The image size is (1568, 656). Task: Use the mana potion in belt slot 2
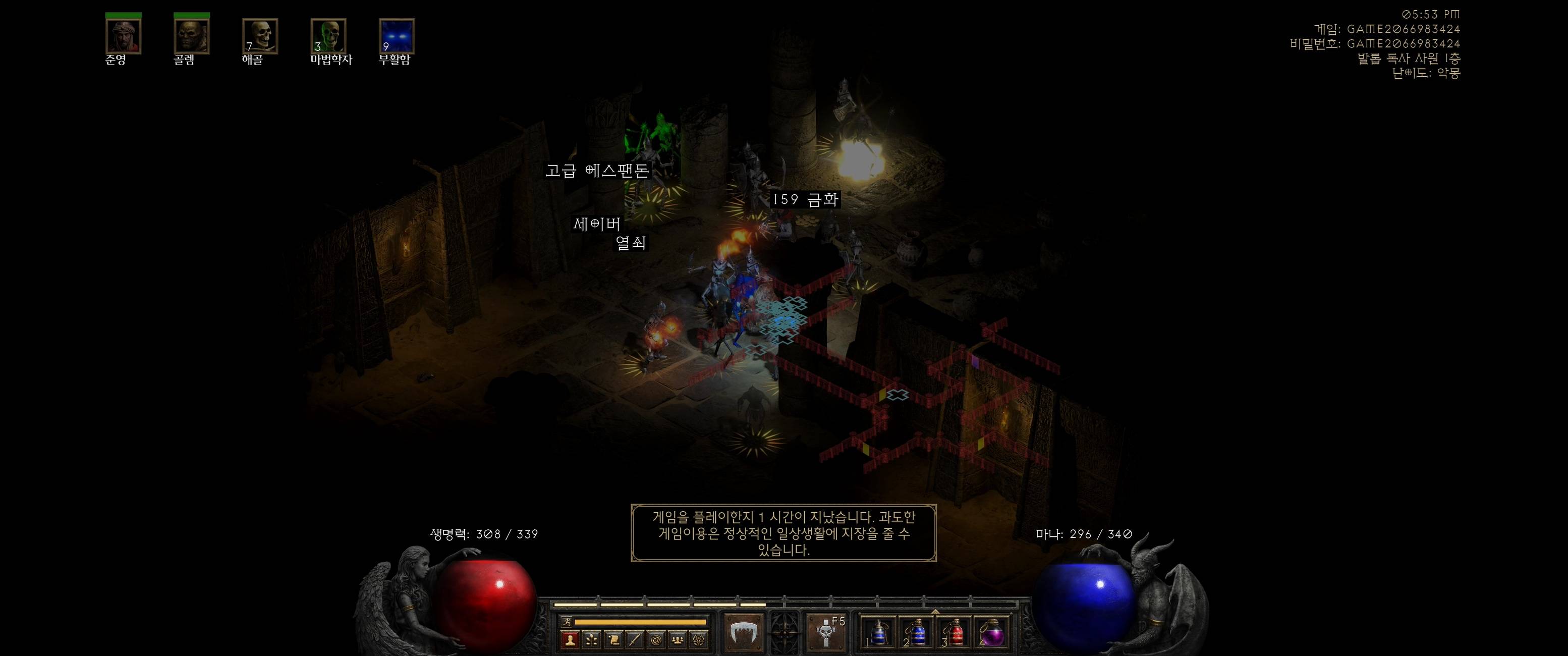click(917, 633)
